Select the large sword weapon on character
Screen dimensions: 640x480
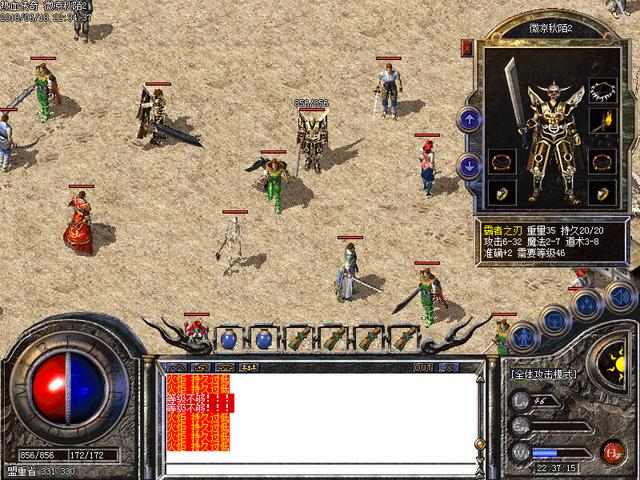point(513,98)
